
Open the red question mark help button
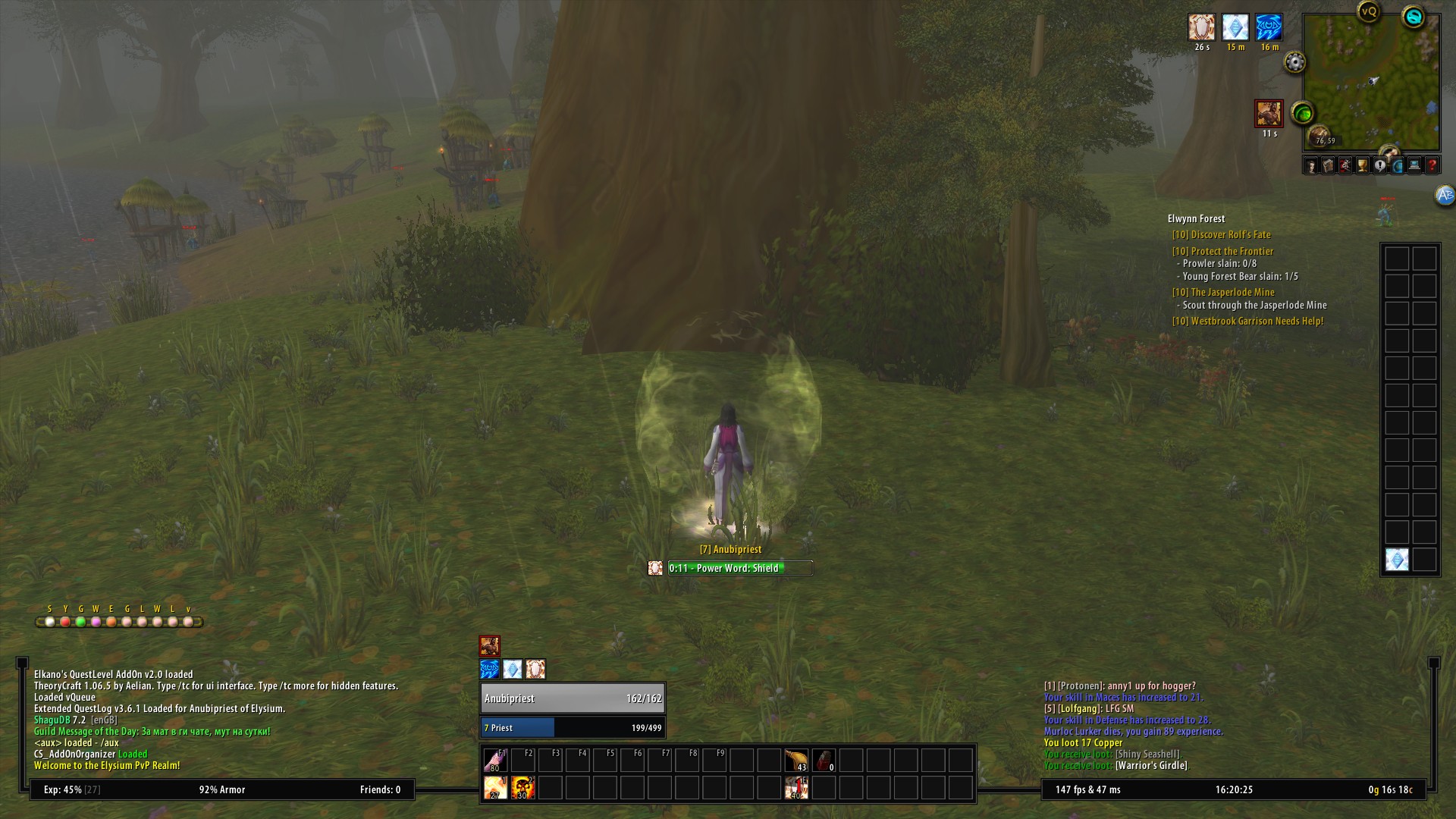tap(1432, 165)
